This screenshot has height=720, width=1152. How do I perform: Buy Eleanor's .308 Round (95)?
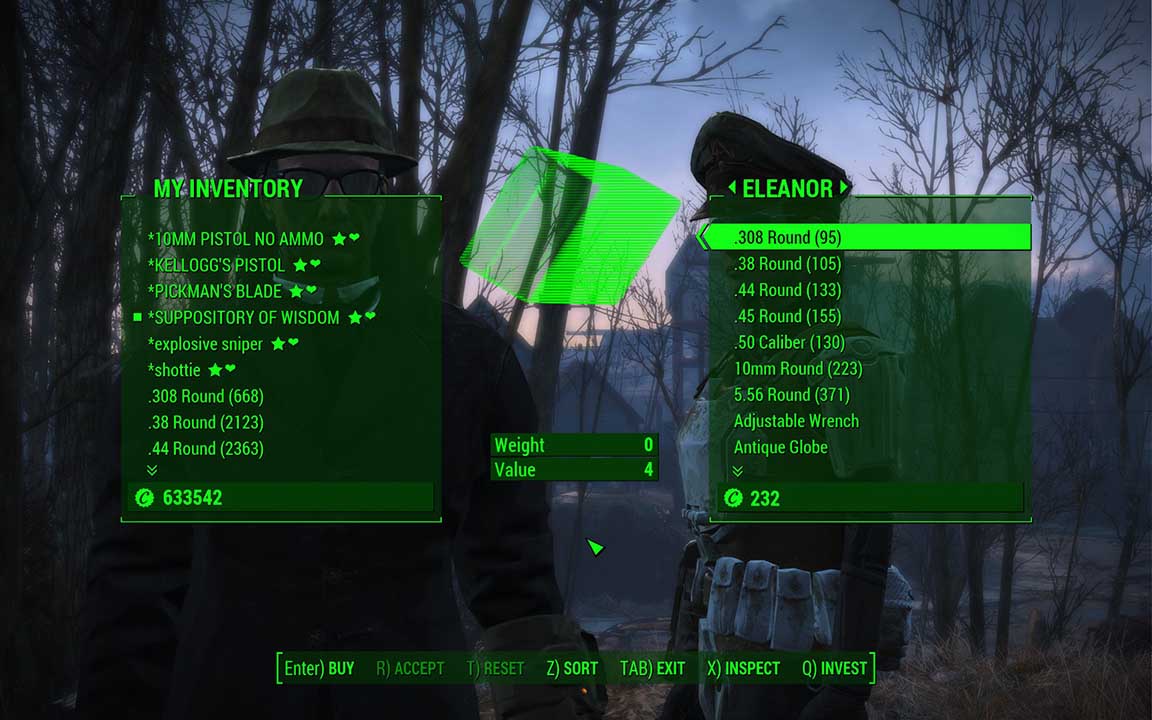[x=787, y=237]
